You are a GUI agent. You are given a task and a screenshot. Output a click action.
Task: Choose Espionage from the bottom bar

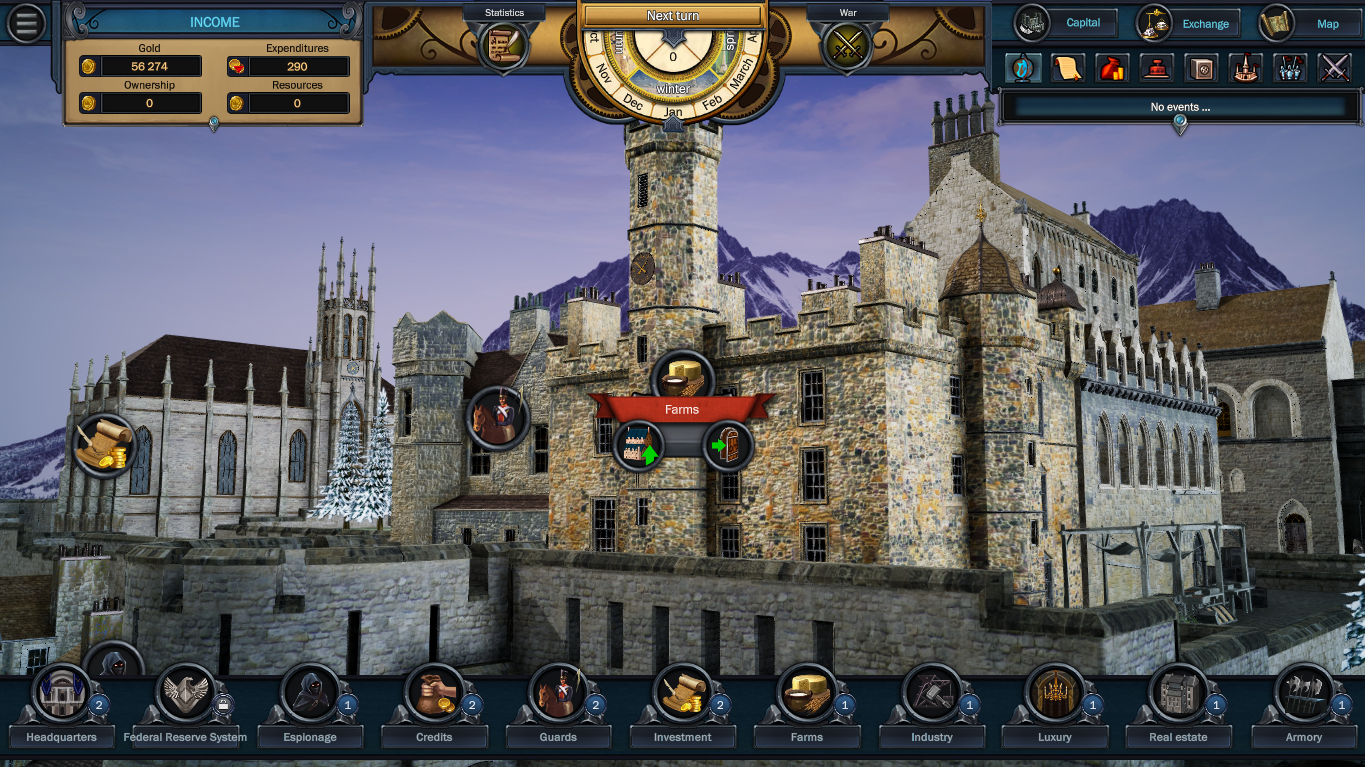(310, 693)
